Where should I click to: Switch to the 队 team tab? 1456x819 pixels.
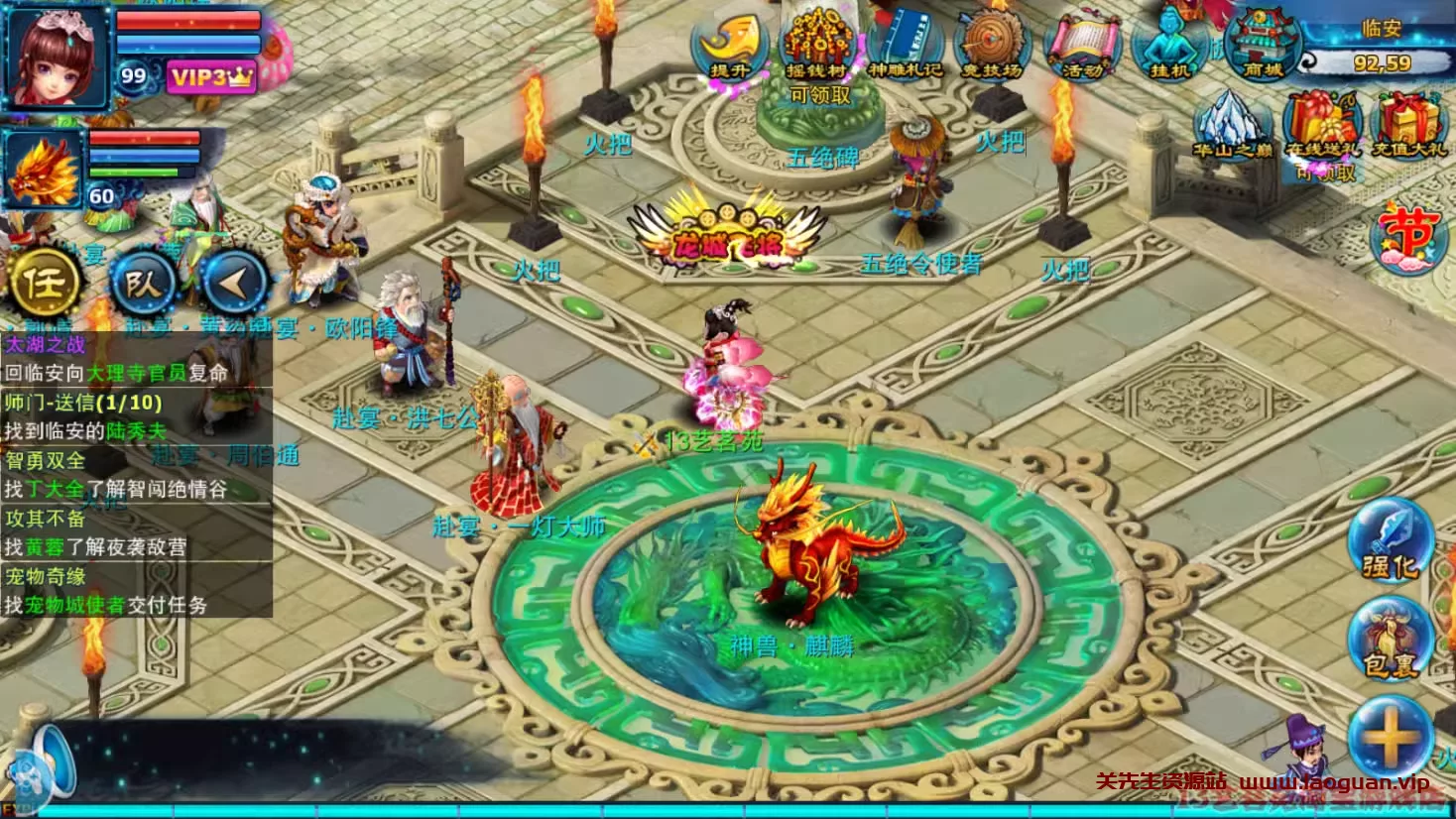coord(142,284)
